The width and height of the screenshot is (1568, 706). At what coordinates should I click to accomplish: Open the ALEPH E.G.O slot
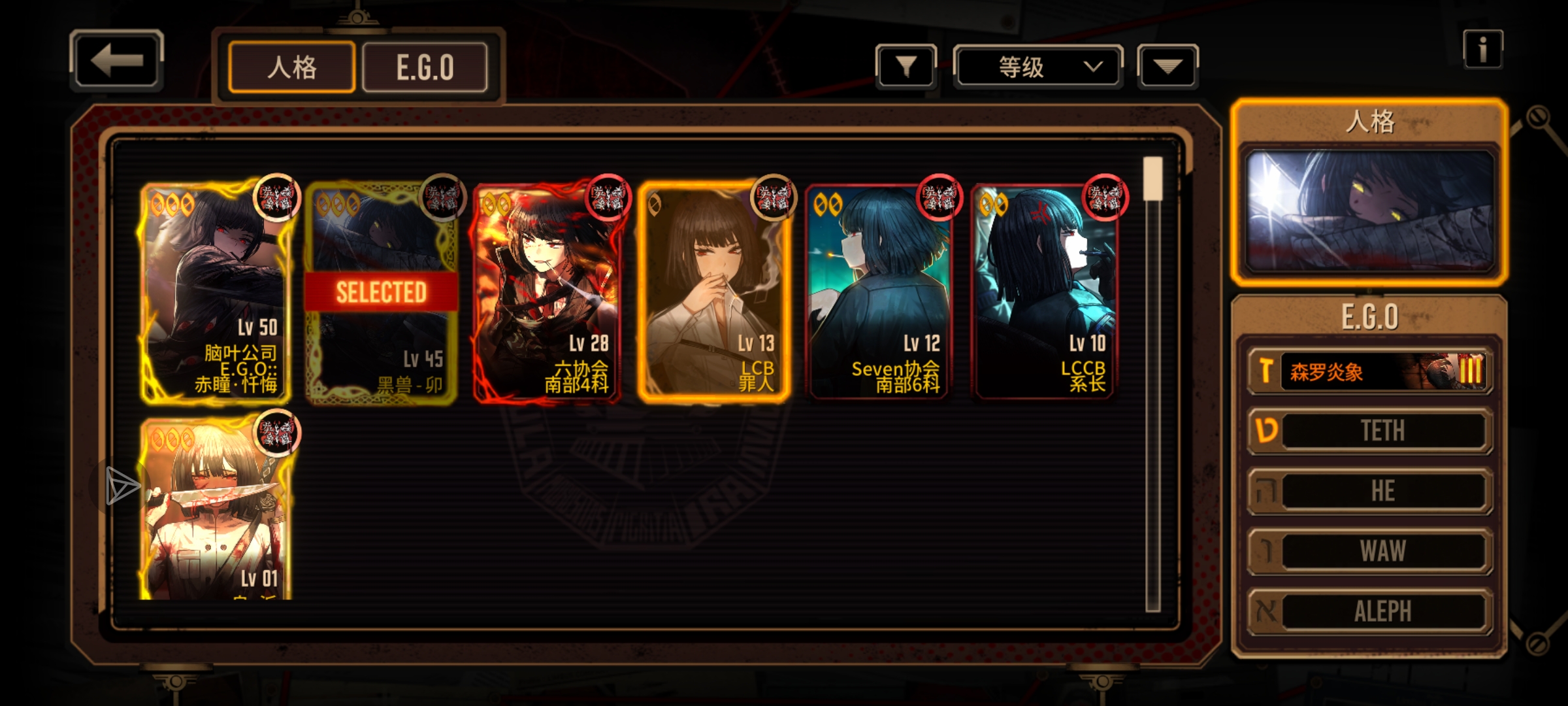[1371, 611]
